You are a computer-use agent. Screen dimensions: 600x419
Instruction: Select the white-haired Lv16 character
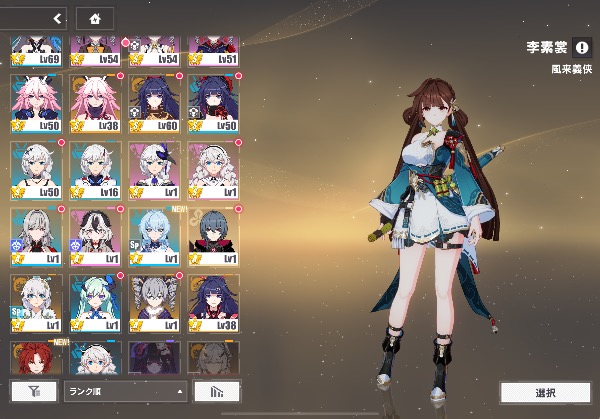click(x=96, y=168)
